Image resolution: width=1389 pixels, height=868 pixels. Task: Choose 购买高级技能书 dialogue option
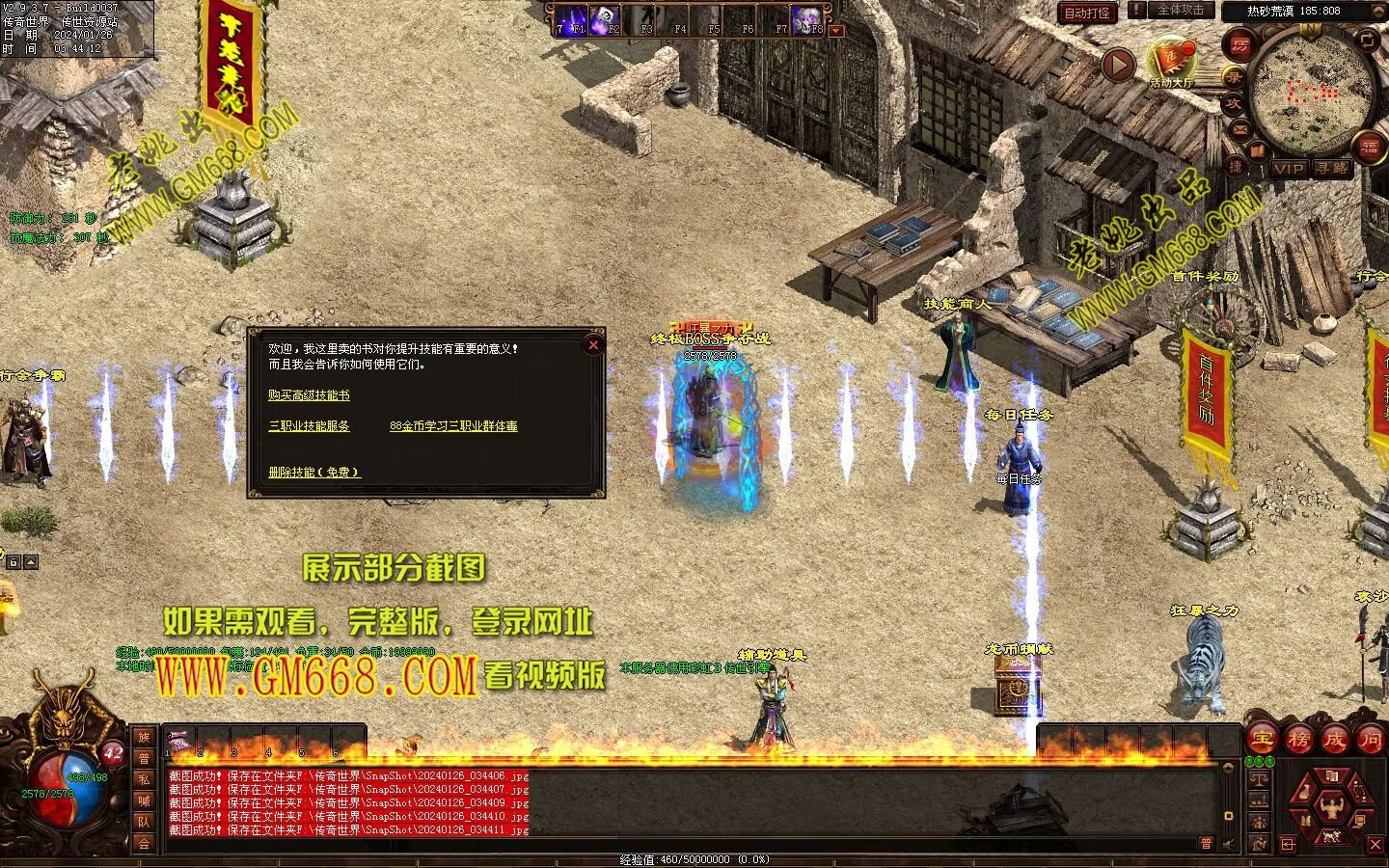(x=309, y=394)
